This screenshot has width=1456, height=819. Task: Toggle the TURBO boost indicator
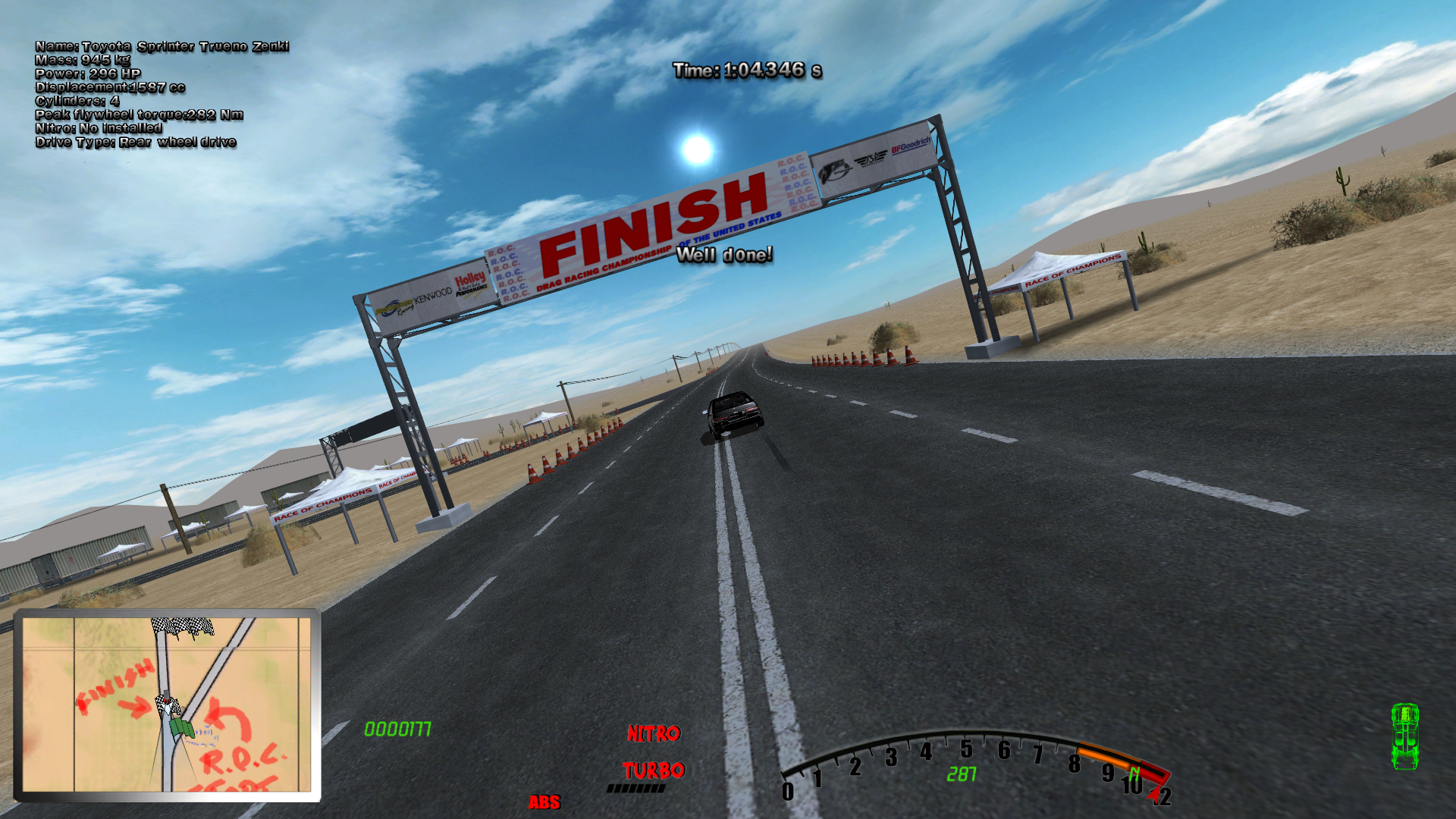[654, 771]
